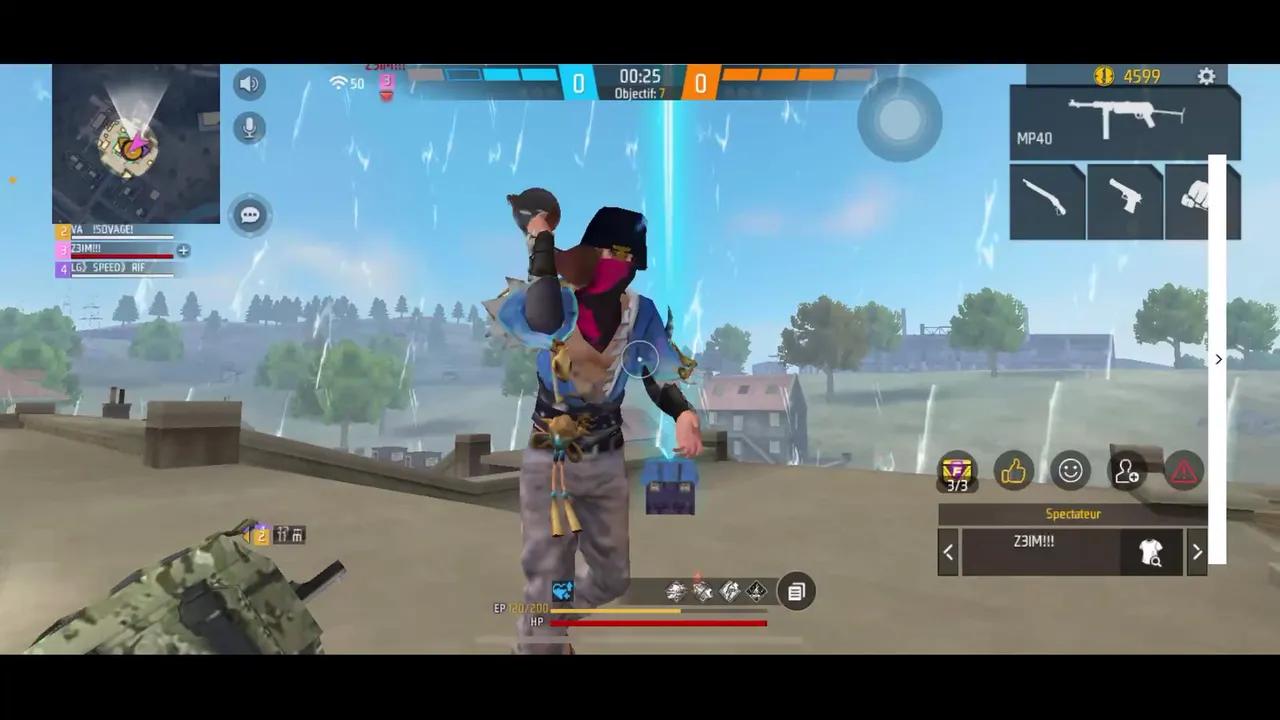
Task: Open the battle log document icon
Action: click(796, 591)
